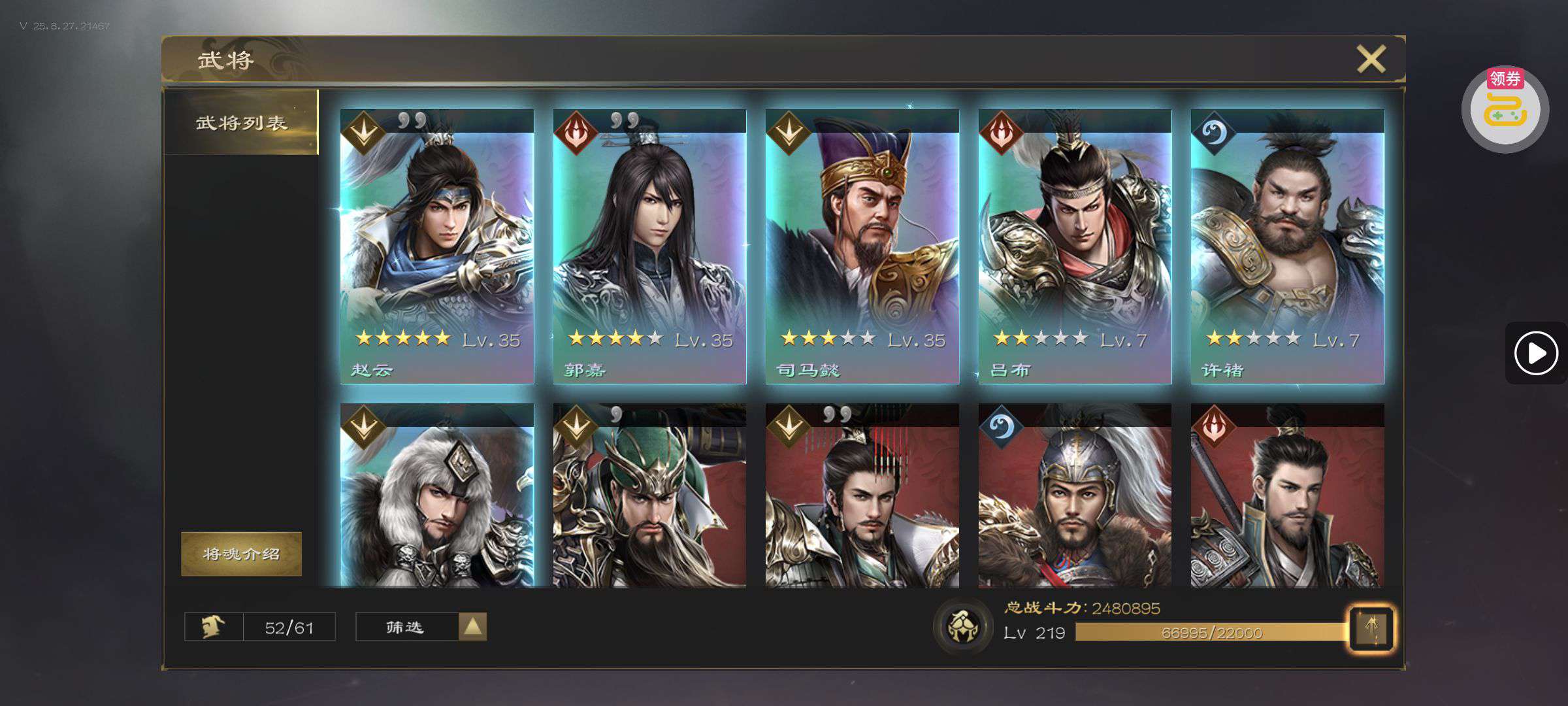Pick the 许褚 general card
This screenshot has height=706, width=1568.
coord(1287,246)
